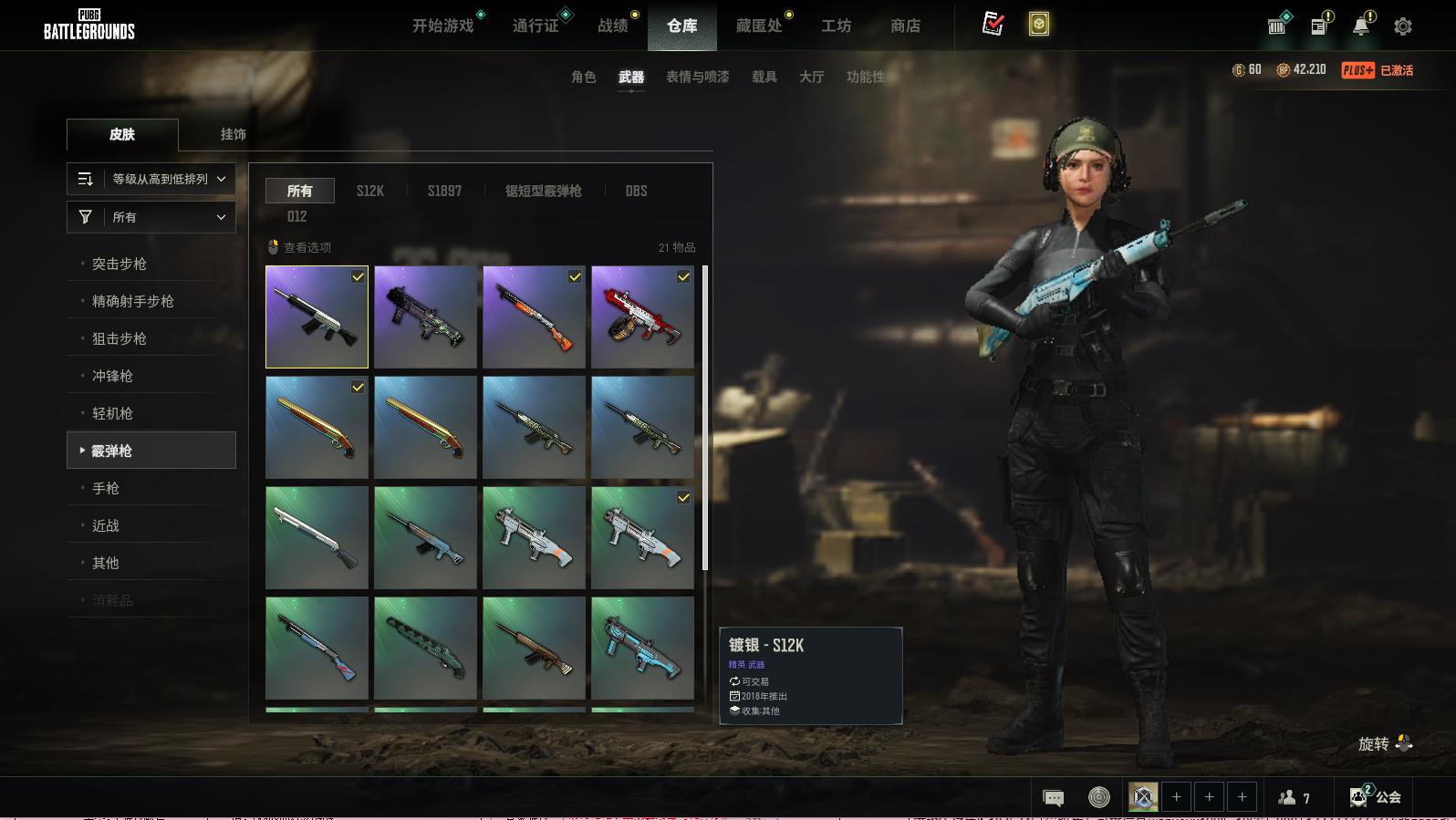Switch to 载具 vehicle skins
This screenshot has width=1456, height=820.
click(x=764, y=77)
